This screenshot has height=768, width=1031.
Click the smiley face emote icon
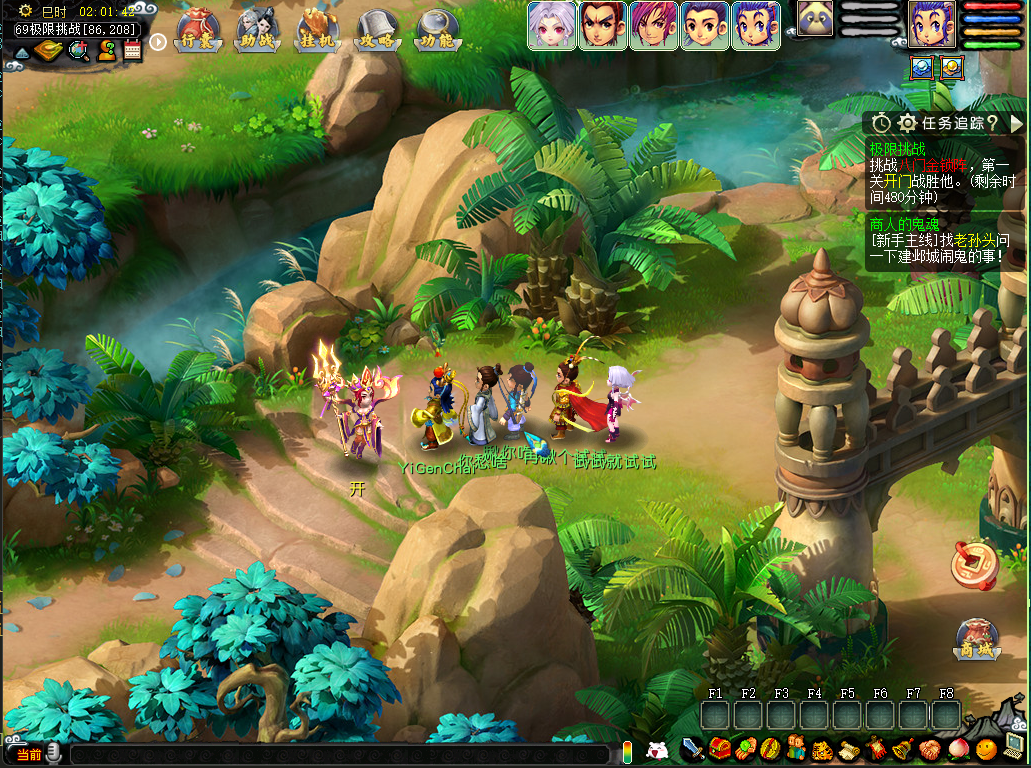[x=986, y=749]
